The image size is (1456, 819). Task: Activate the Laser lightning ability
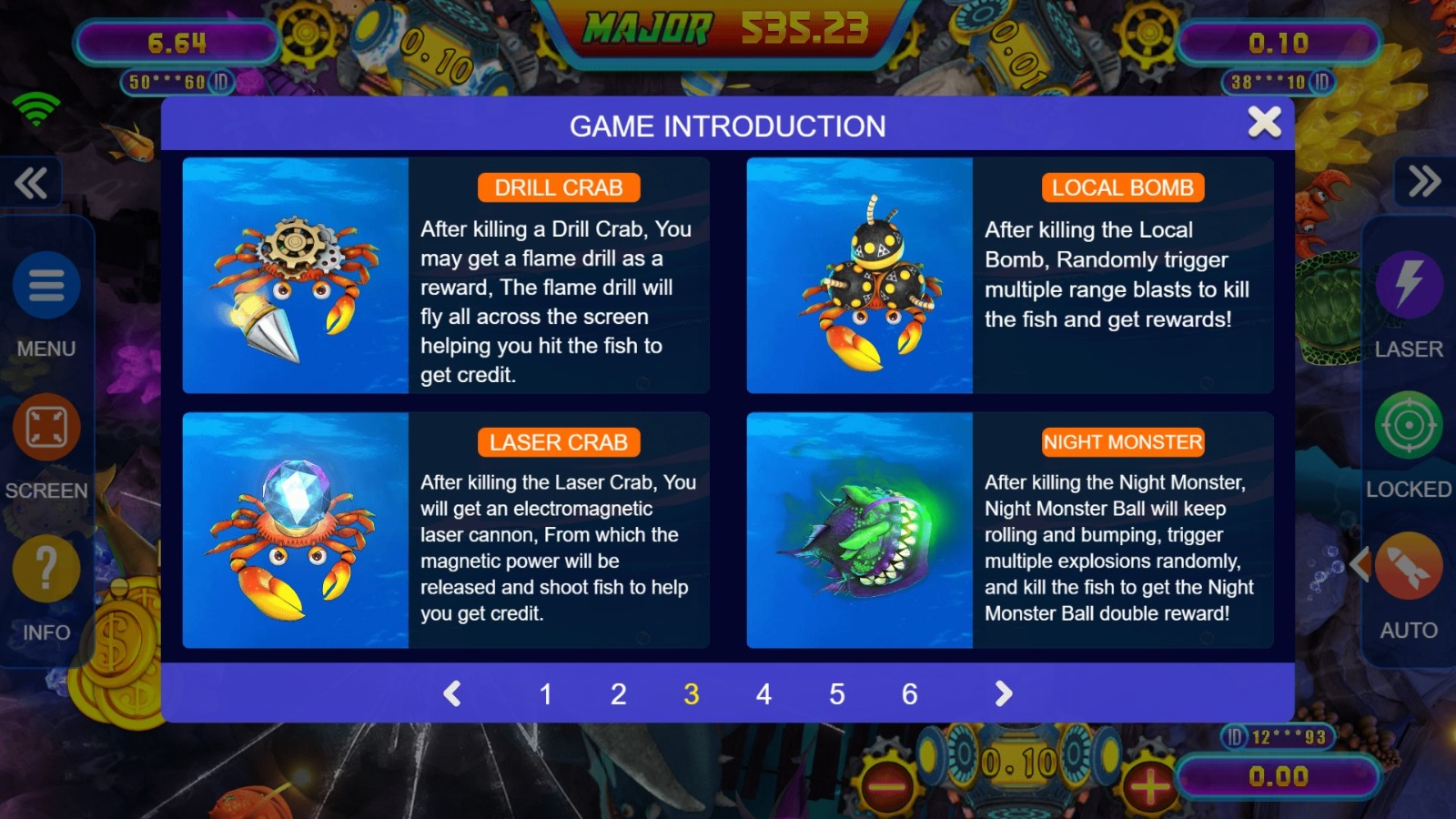tap(1409, 284)
